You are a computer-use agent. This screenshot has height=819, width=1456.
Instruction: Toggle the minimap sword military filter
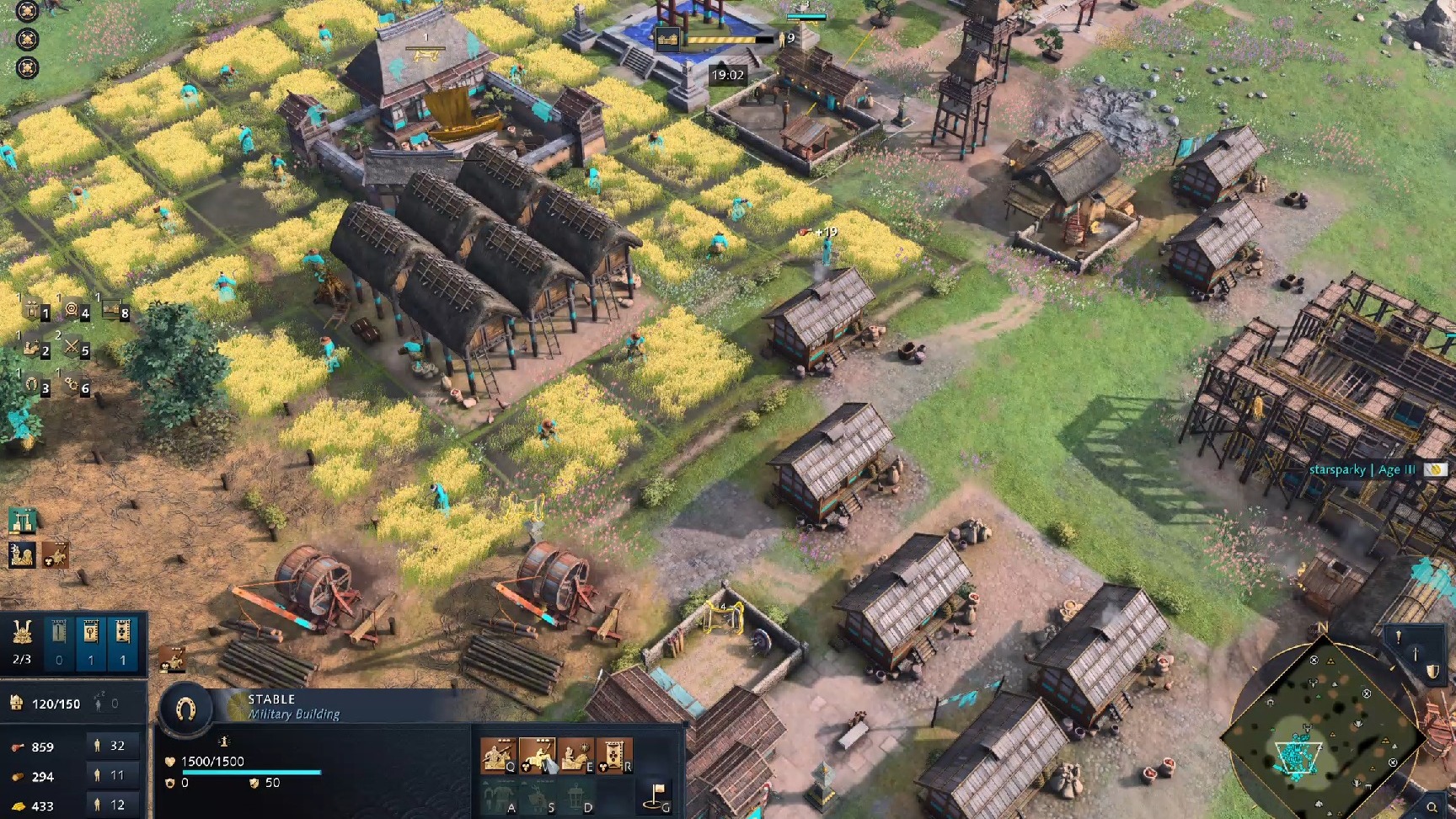coord(1416,654)
